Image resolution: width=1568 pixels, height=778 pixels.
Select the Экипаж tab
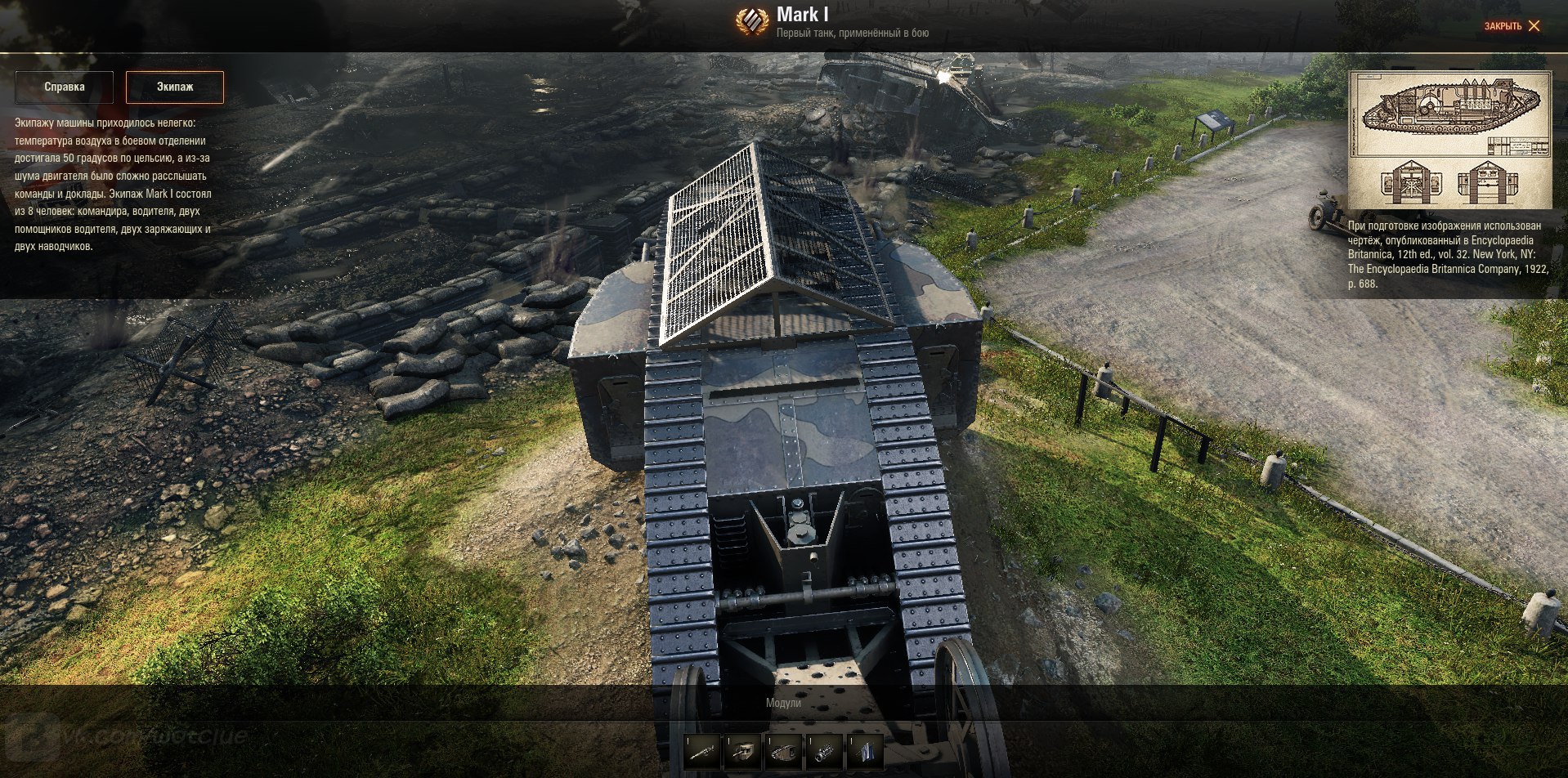click(174, 87)
